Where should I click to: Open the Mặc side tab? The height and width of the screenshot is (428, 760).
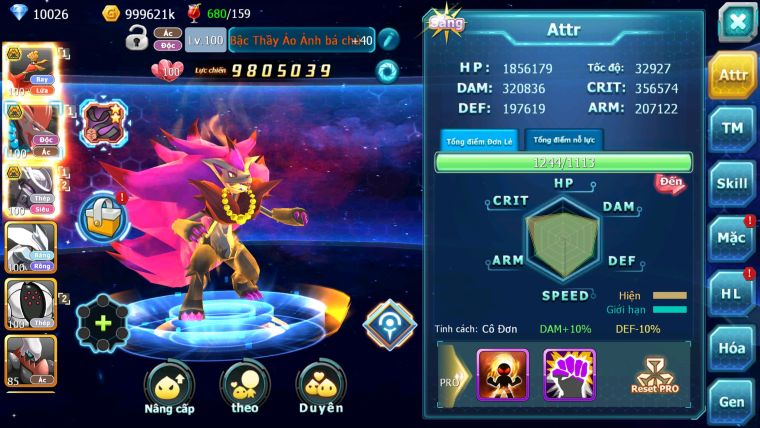(732, 238)
